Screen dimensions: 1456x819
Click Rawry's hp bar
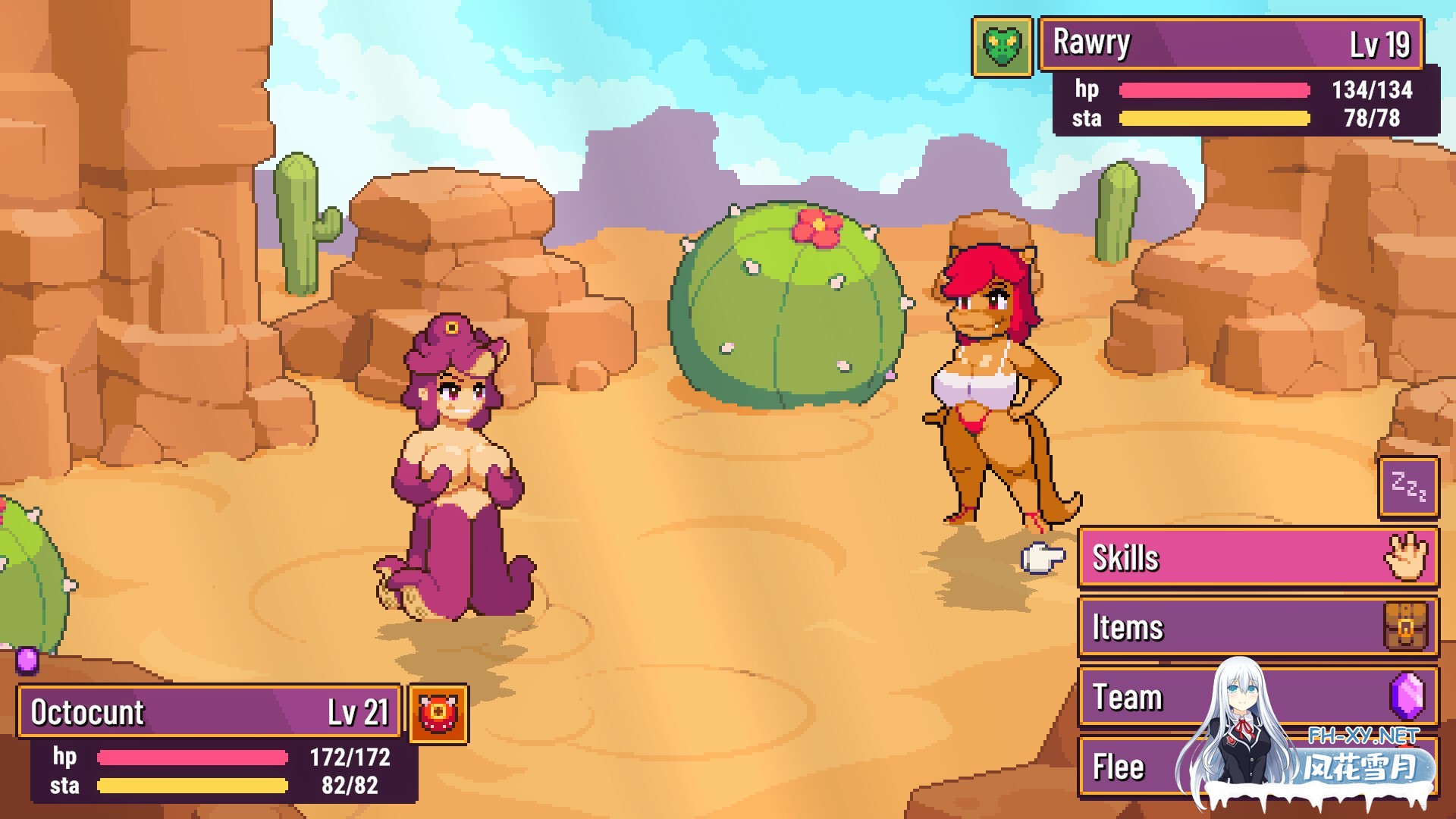tap(1213, 90)
